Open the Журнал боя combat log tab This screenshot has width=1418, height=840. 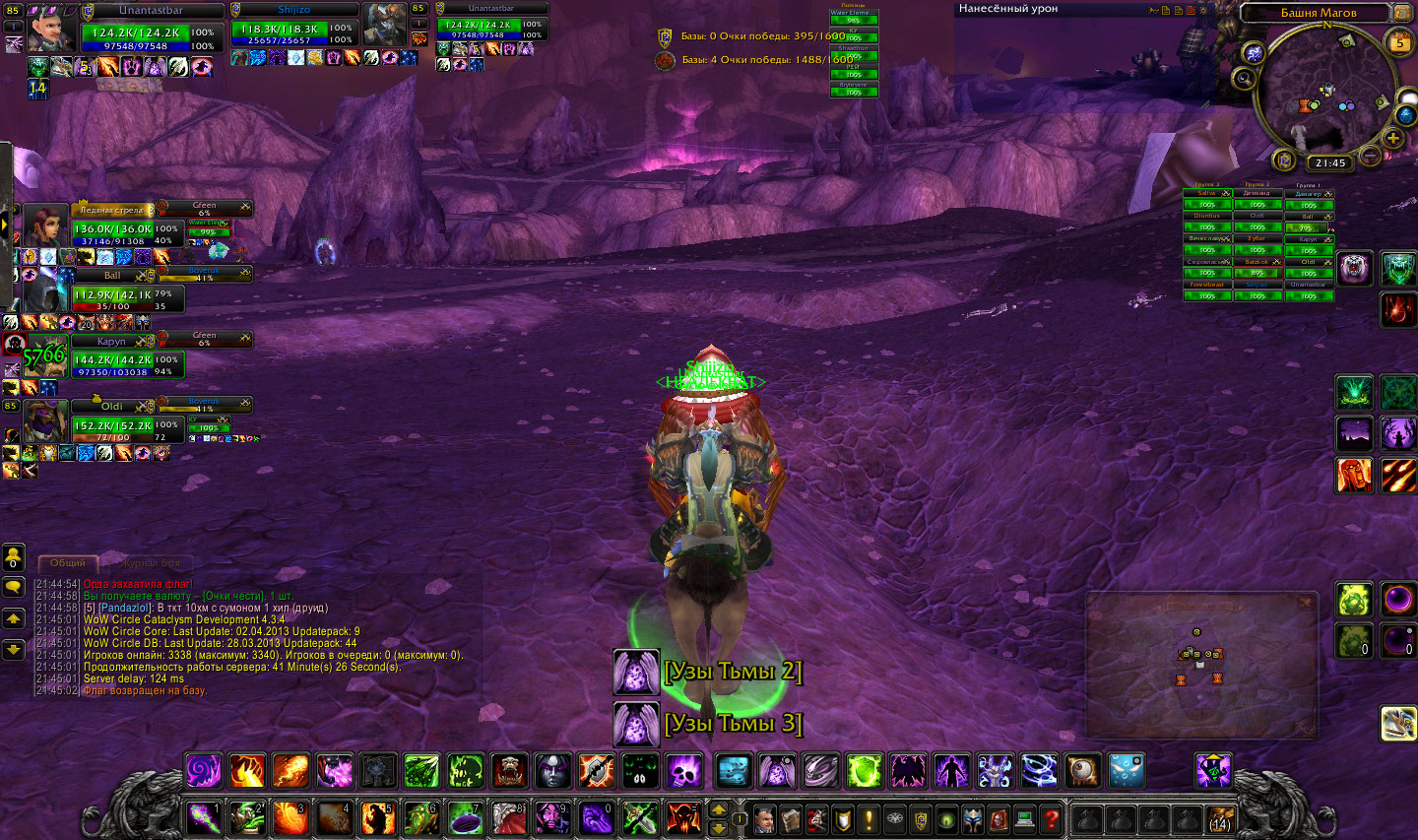(x=151, y=563)
